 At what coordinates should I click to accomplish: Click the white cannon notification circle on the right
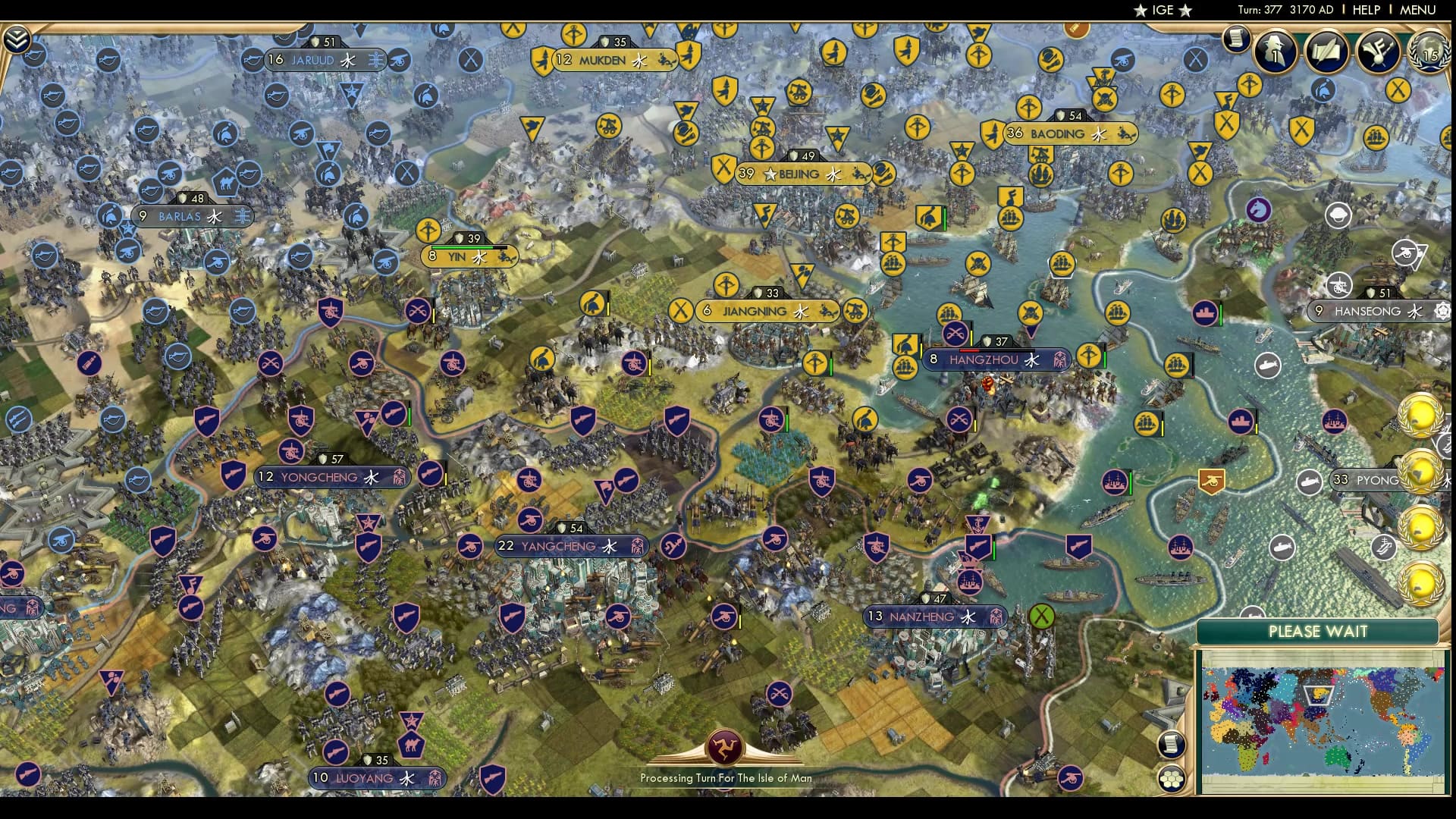point(1340,286)
